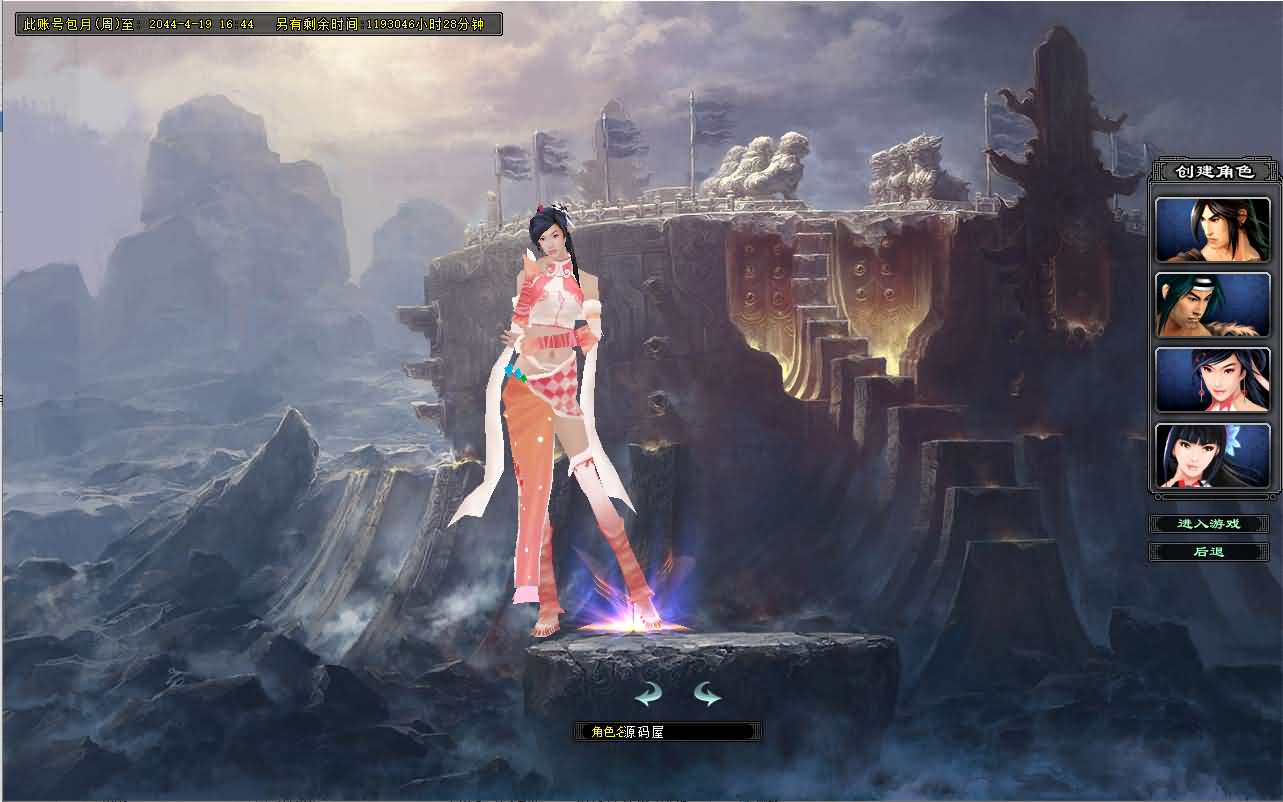Click the frame of the fourth character portrait
This screenshot has width=1283, height=802.
coord(1155,455)
